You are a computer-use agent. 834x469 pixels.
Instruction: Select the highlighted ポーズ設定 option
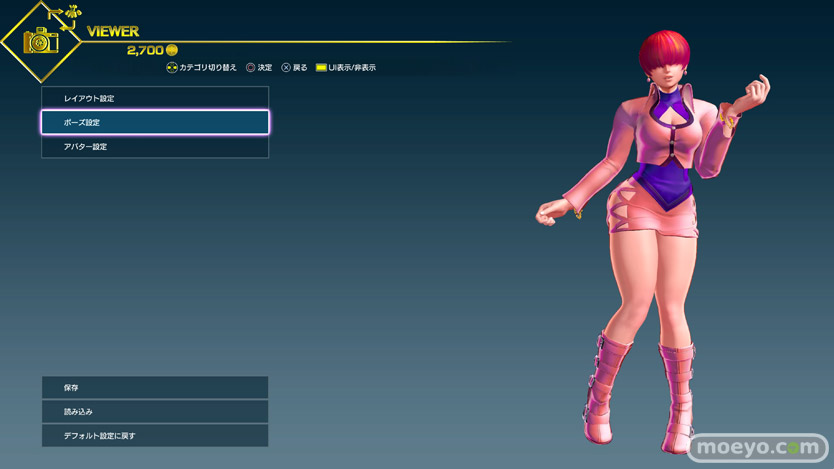pyautogui.click(x=155, y=122)
